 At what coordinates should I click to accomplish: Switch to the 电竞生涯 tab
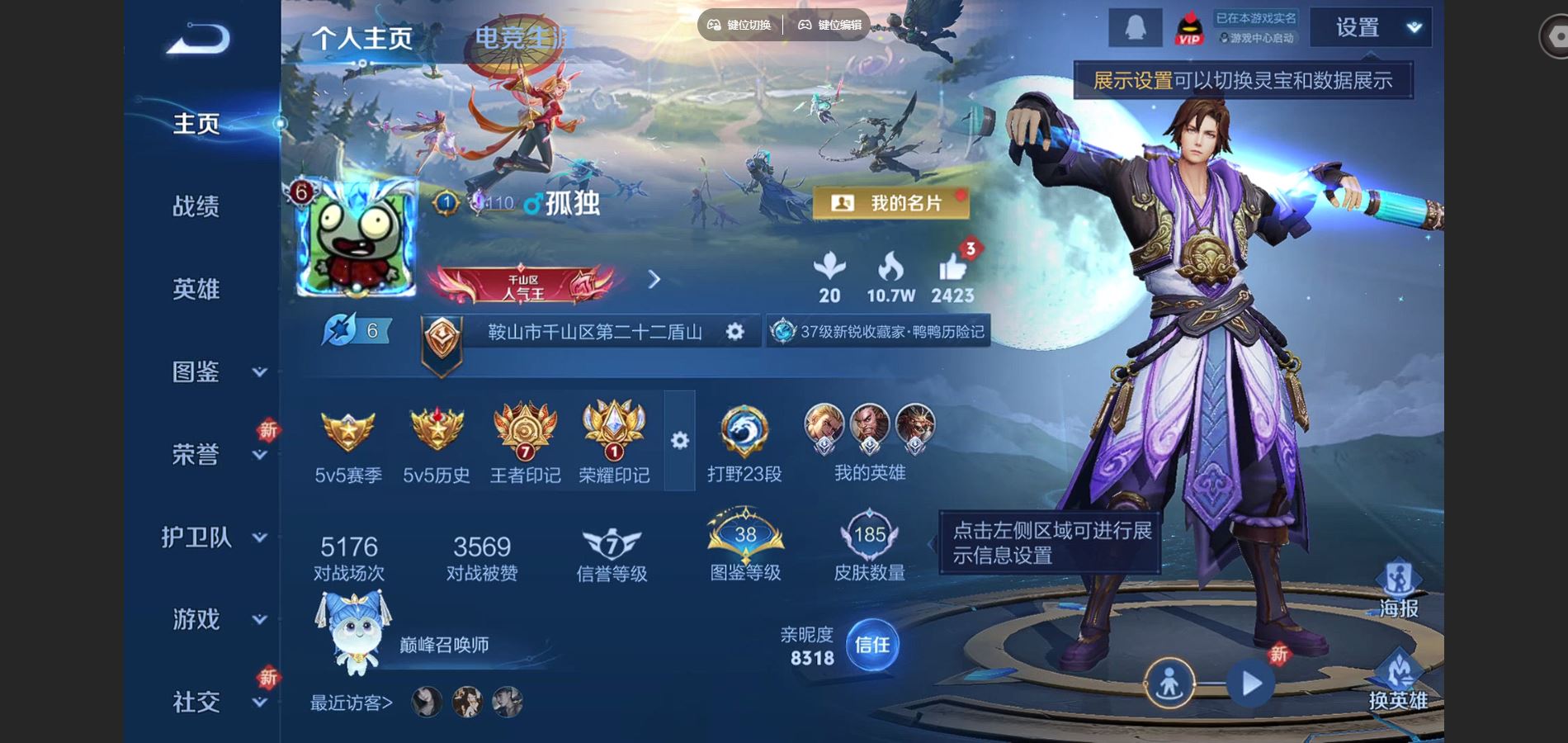click(x=523, y=37)
